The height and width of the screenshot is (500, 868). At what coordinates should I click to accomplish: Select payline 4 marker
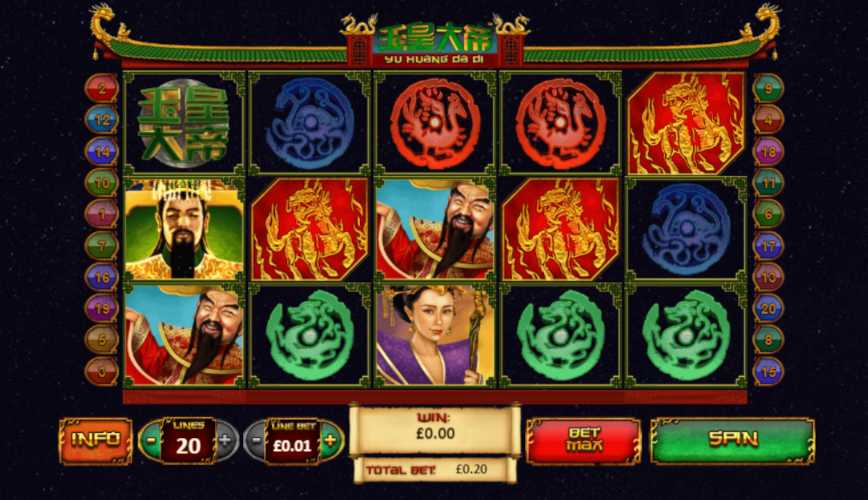tap(768, 119)
